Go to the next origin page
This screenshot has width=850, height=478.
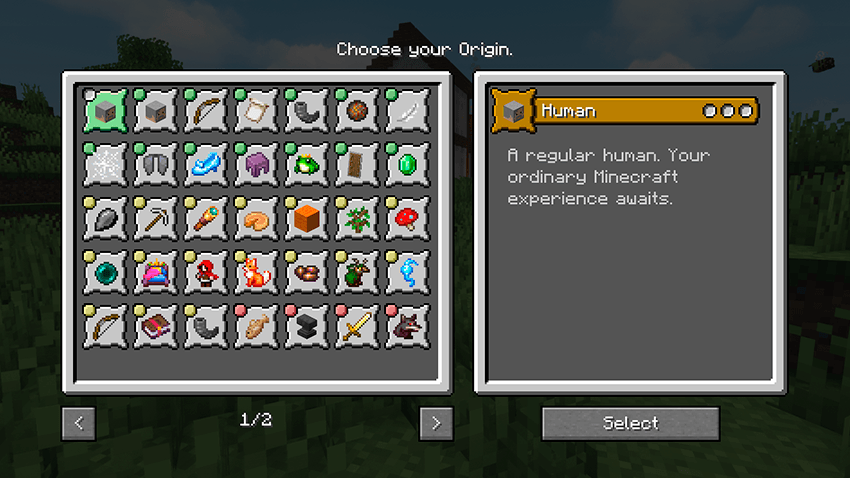pos(436,423)
